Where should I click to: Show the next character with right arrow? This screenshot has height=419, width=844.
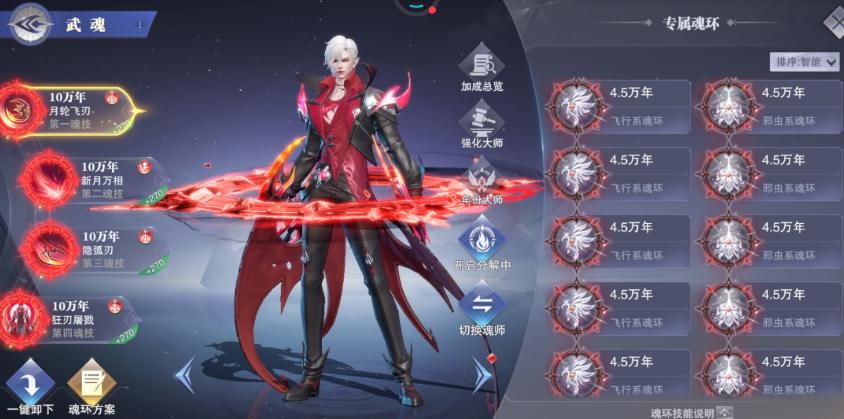coord(482,375)
